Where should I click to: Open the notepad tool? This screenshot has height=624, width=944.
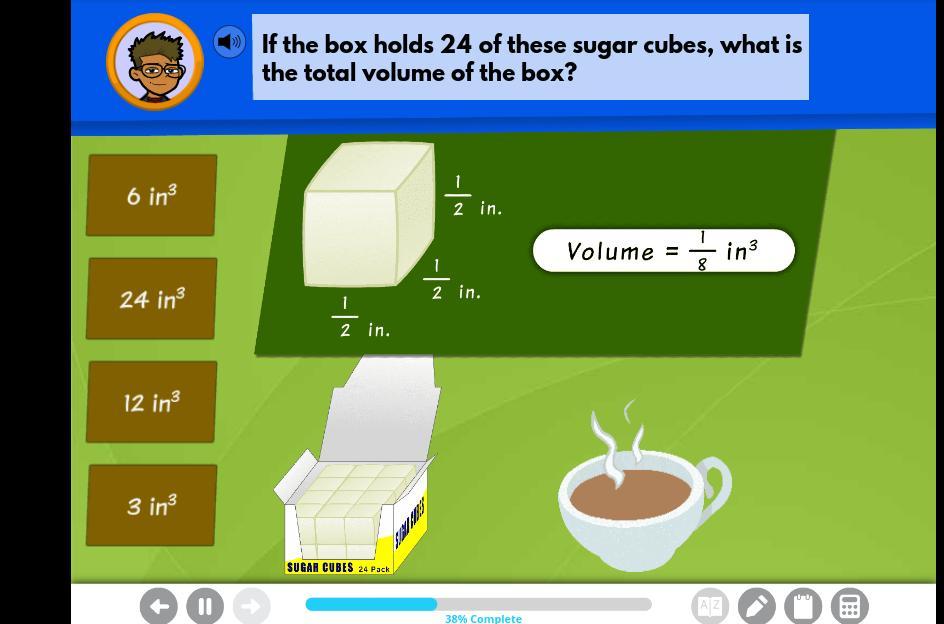coord(803,606)
